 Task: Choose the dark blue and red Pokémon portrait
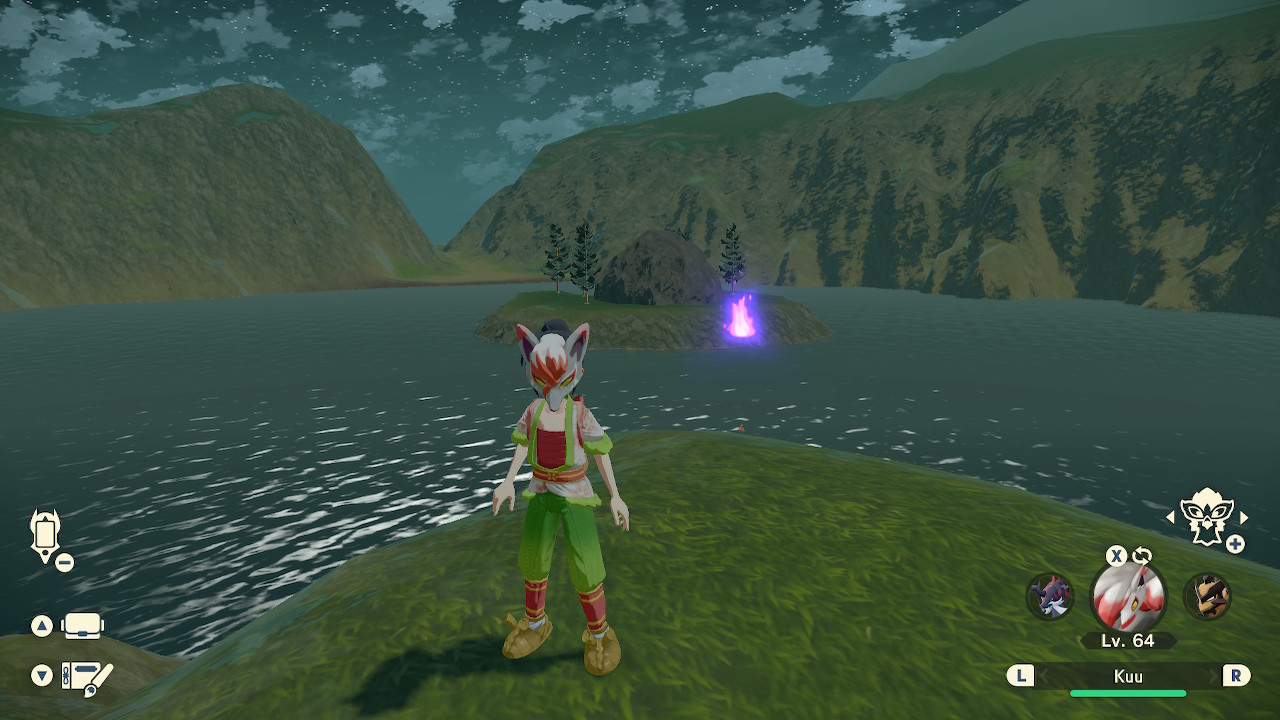pos(1050,597)
